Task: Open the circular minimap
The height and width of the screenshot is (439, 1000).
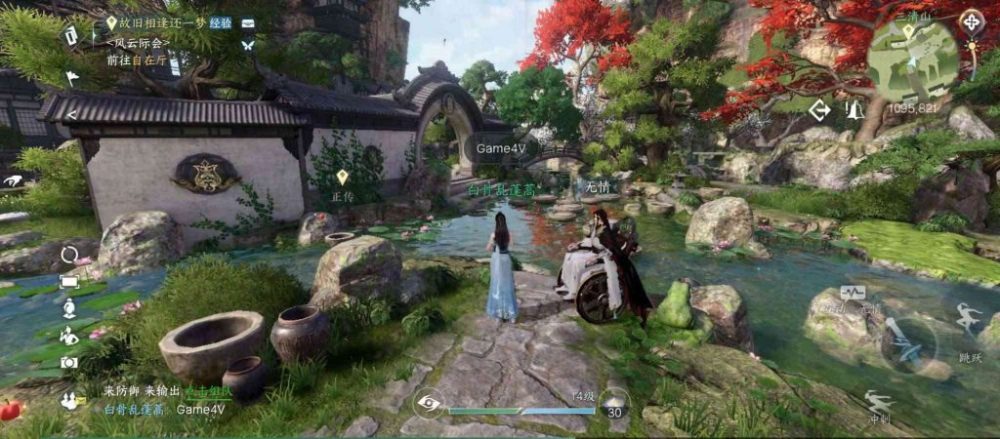Action: (913, 60)
